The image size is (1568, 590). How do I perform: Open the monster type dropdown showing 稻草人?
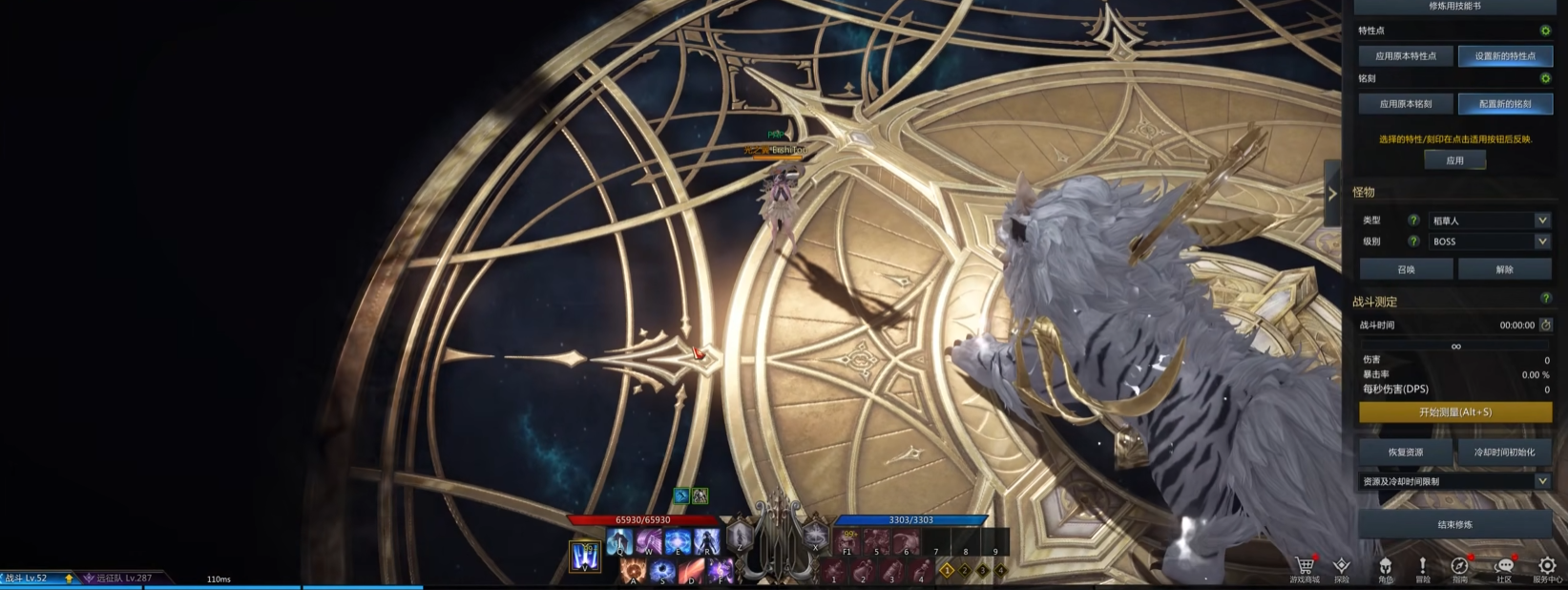click(1489, 221)
